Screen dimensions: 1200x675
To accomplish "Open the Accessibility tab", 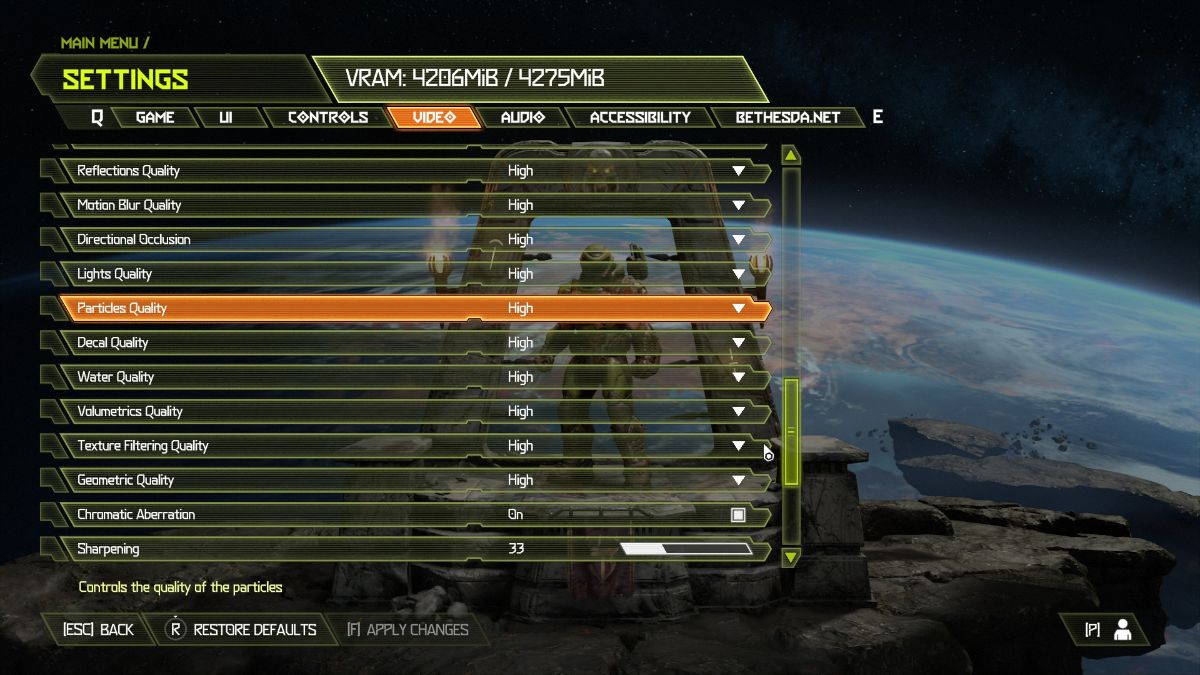I will 640,117.
